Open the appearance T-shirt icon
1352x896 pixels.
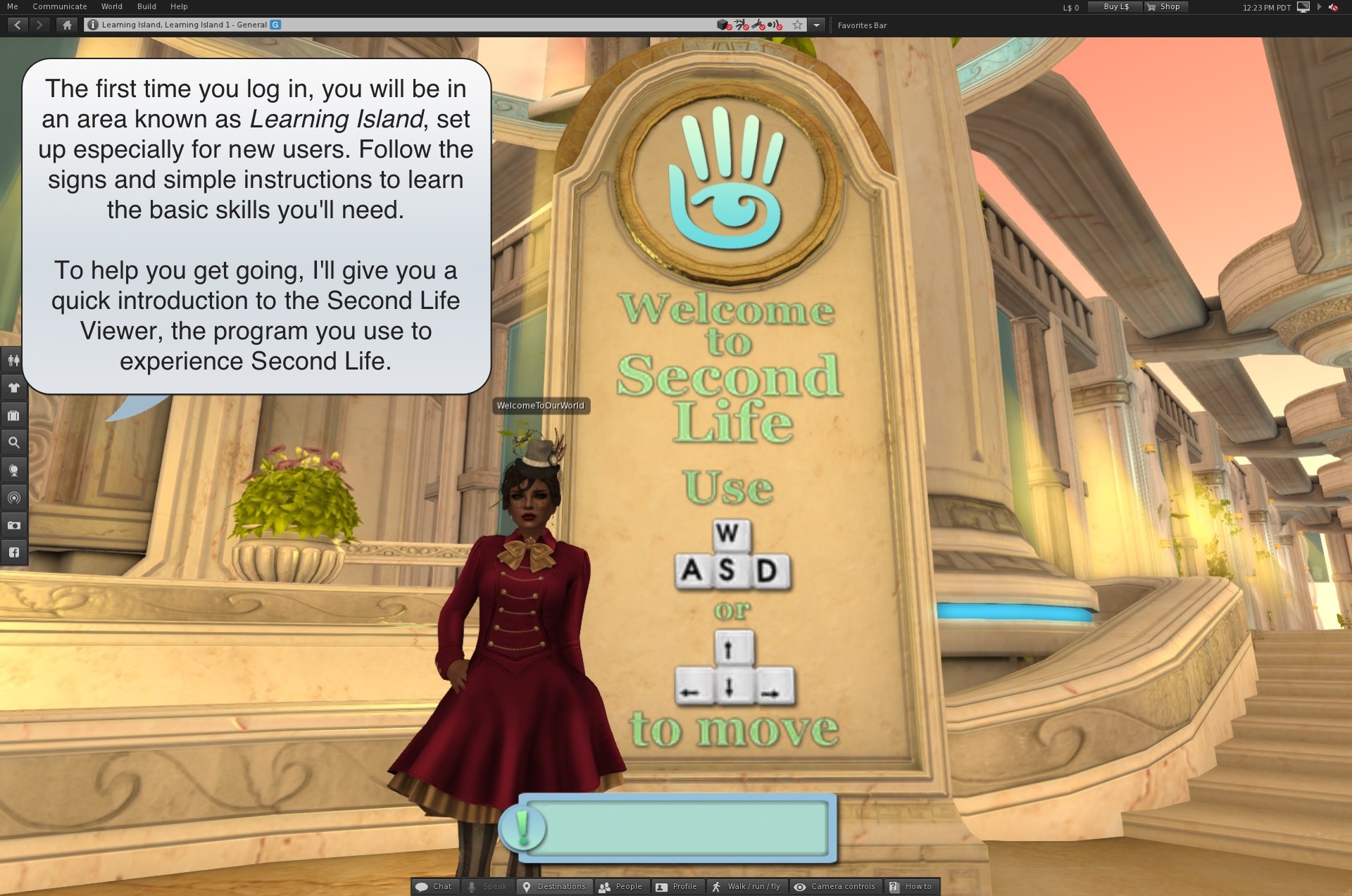[x=13, y=387]
